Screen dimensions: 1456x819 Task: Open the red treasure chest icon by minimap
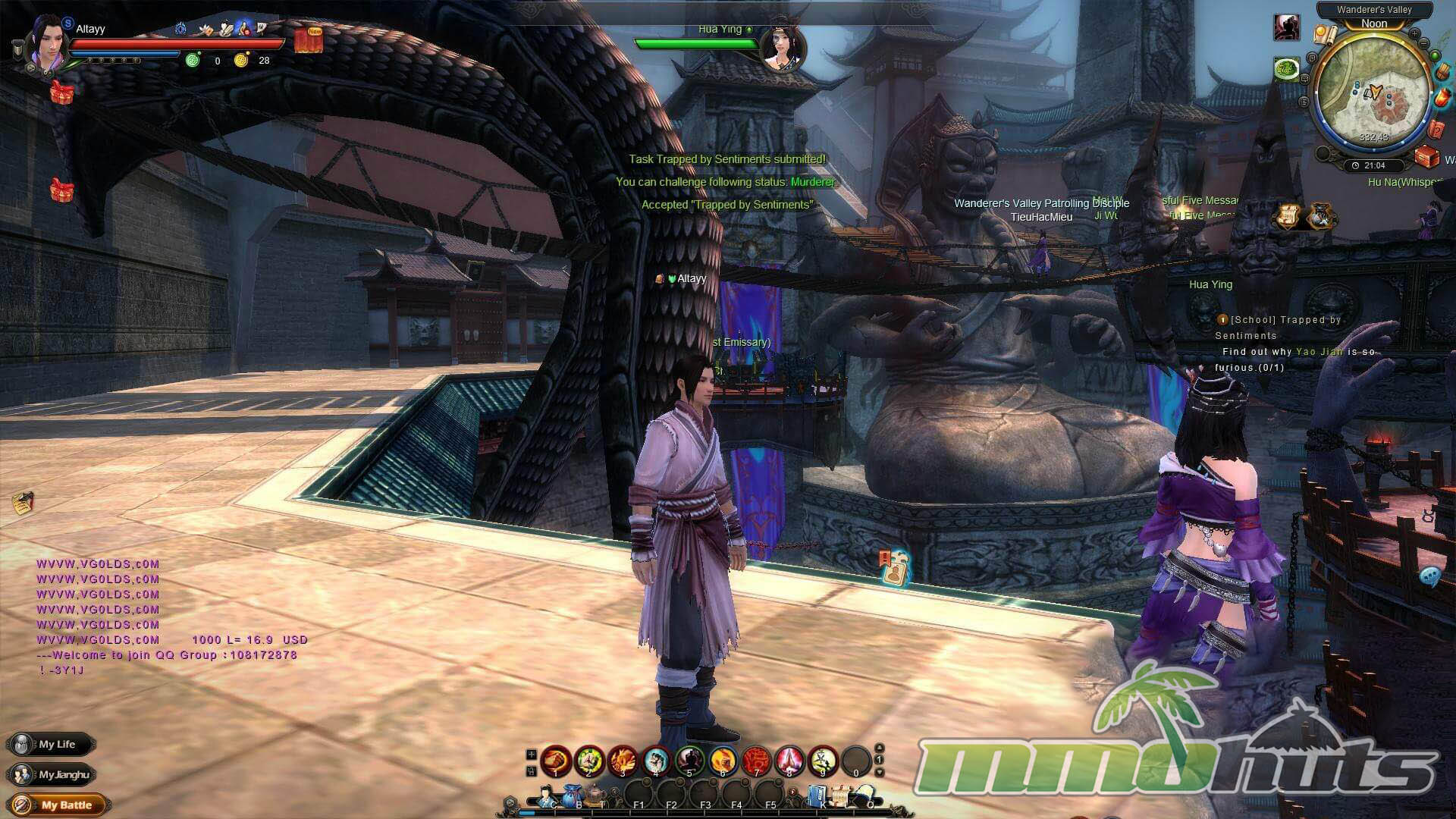(1427, 157)
